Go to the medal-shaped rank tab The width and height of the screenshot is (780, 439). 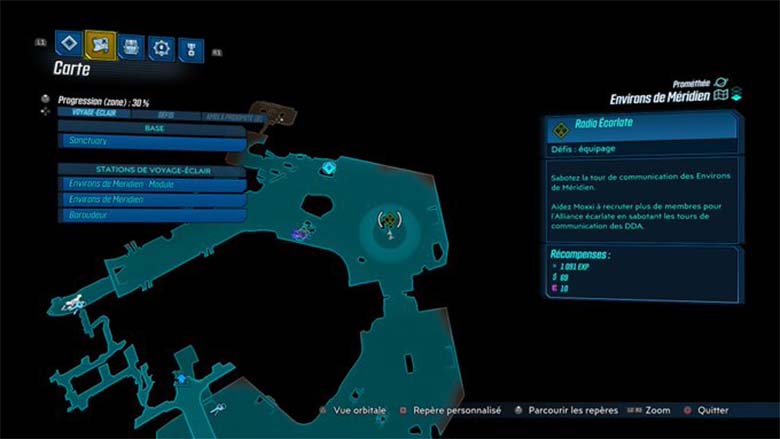tap(188, 47)
